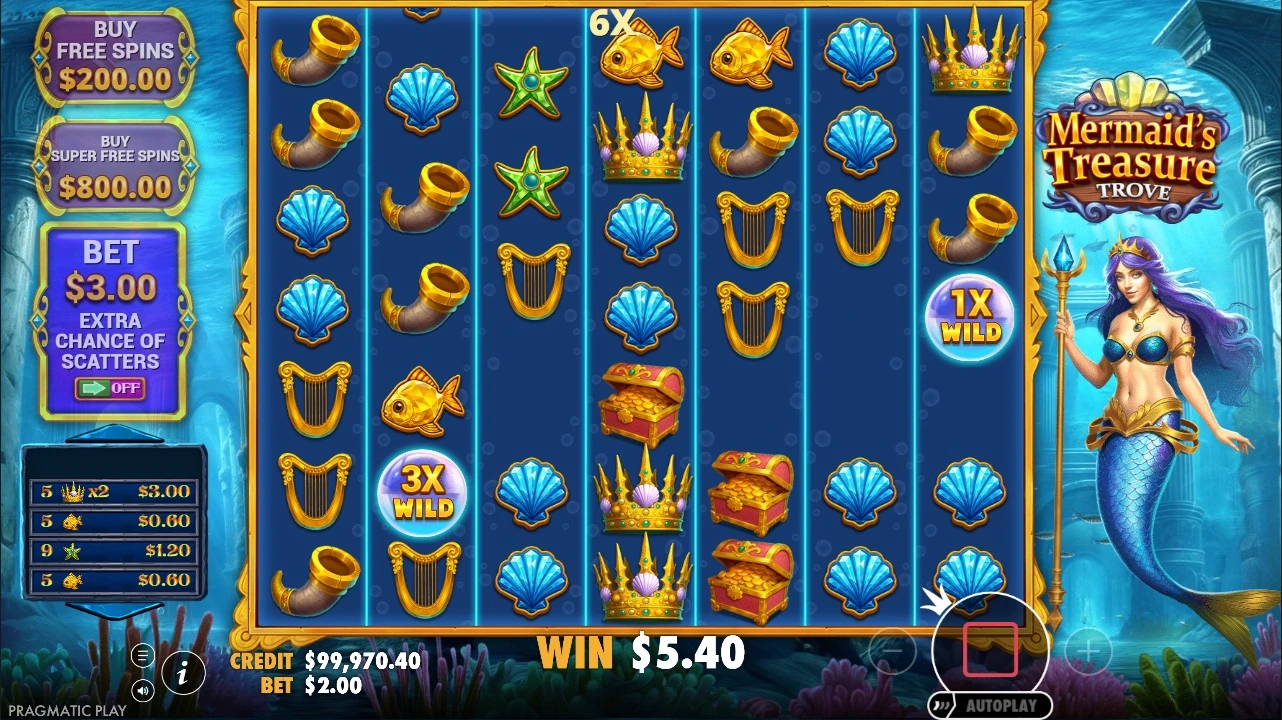This screenshot has height=720, width=1282.
Task: Buy Super Free Spins for $800.00
Action: pos(114,166)
